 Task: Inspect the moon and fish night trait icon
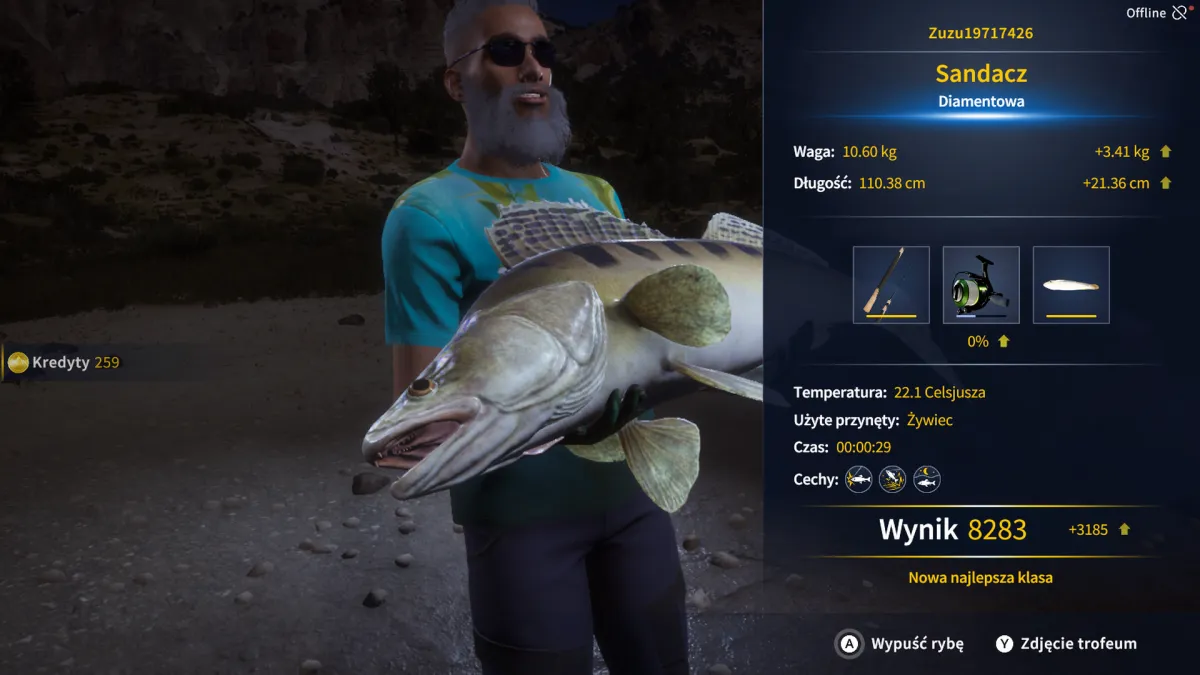[927, 479]
